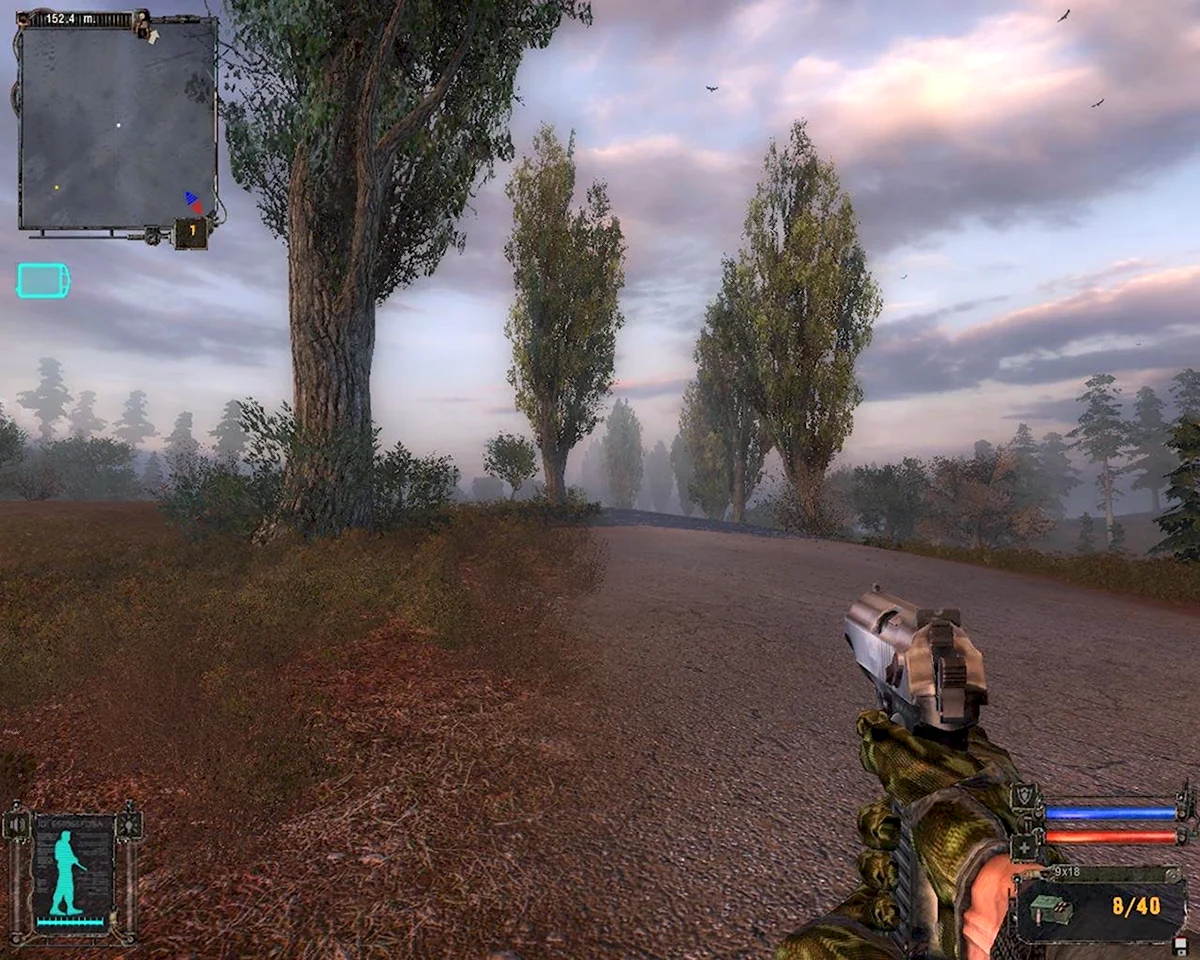
Task: Click the sound noise indicator icon
Action: click(x=17, y=824)
